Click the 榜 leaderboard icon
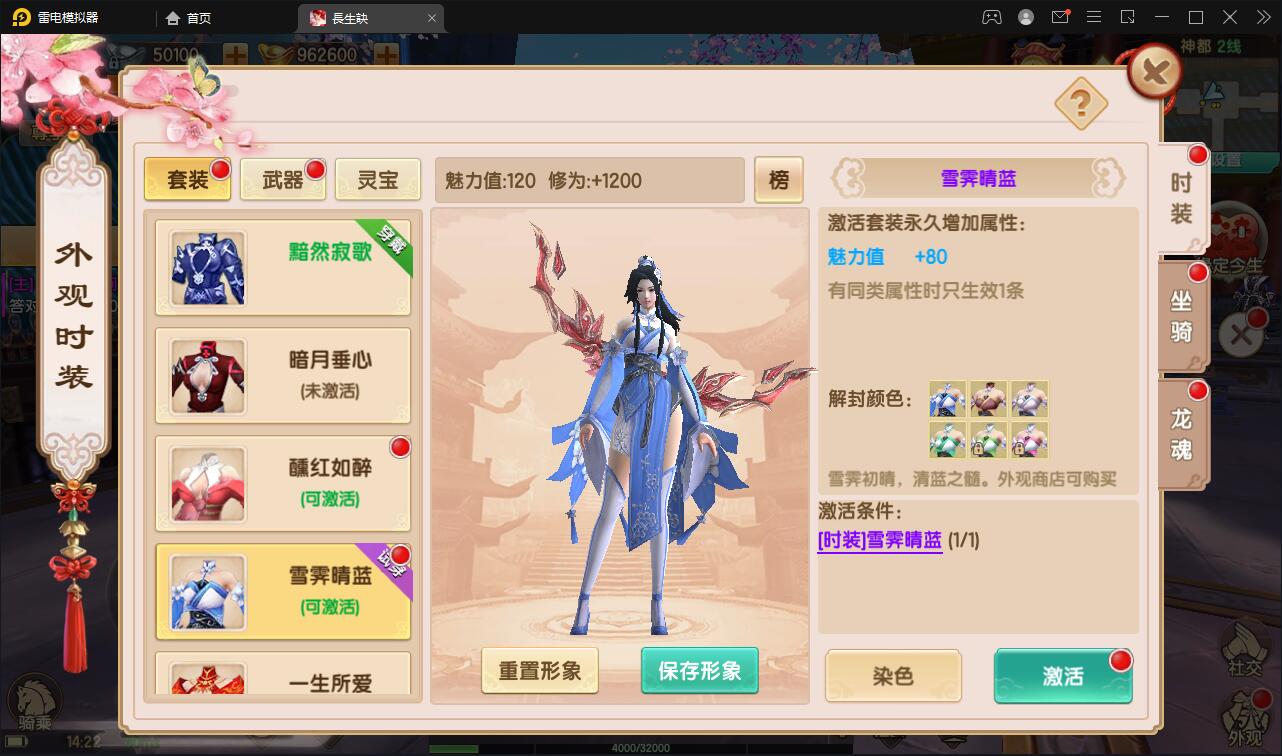Screen dimensions: 1282x756 click(x=779, y=180)
